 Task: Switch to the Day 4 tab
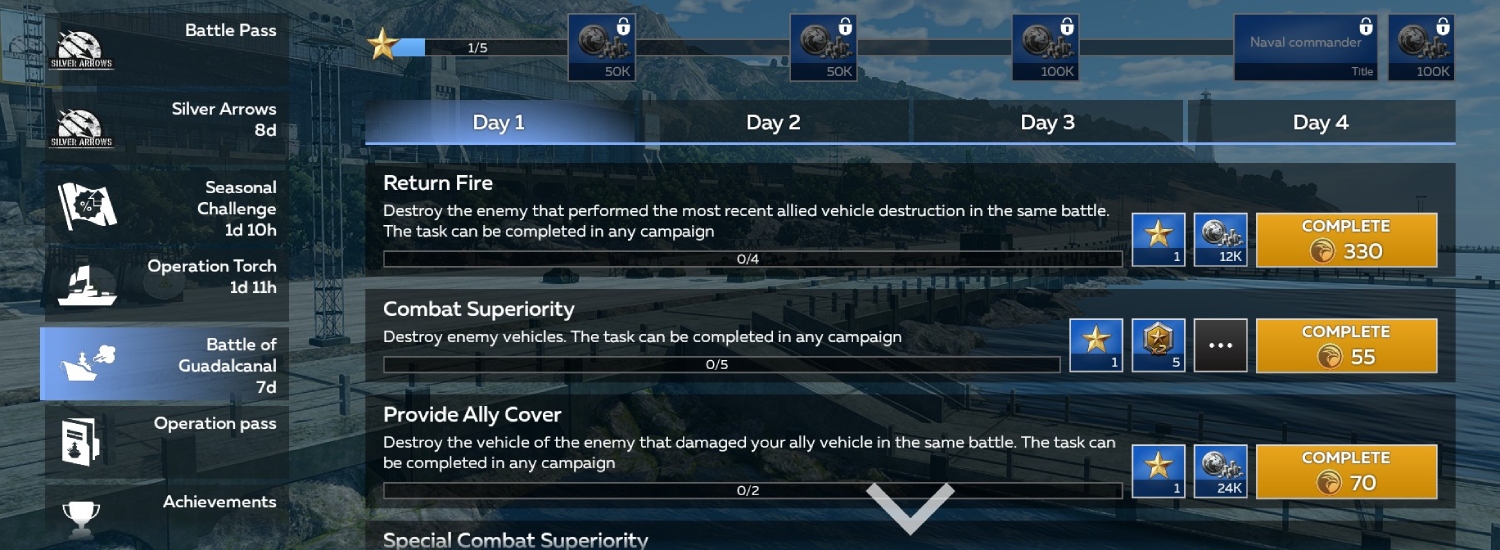pos(1320,123)
